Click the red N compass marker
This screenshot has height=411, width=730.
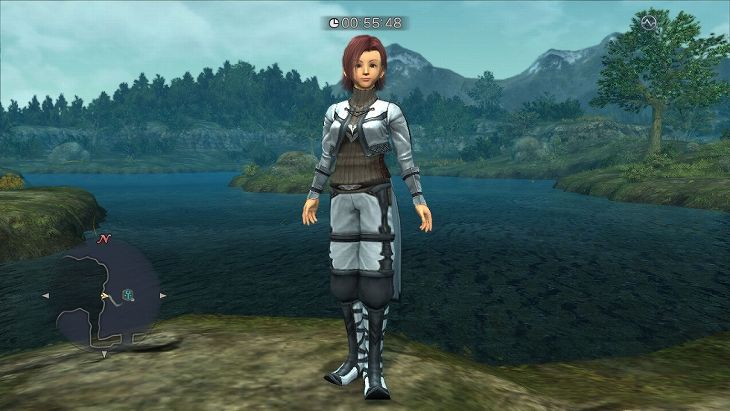(103, 241)
